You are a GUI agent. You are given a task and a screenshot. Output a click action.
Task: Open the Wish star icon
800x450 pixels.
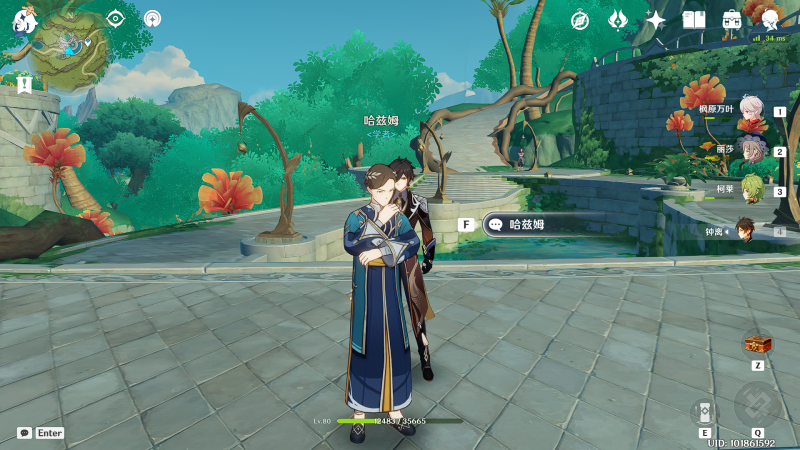click(x=656, y=19)
